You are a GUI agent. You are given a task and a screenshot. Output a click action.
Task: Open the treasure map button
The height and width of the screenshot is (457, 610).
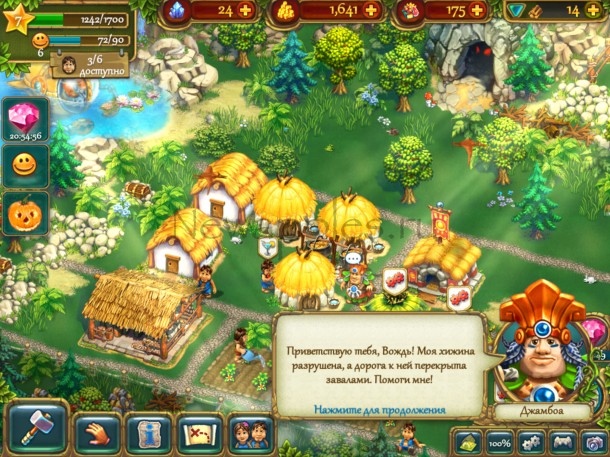[x=199, y=433]
